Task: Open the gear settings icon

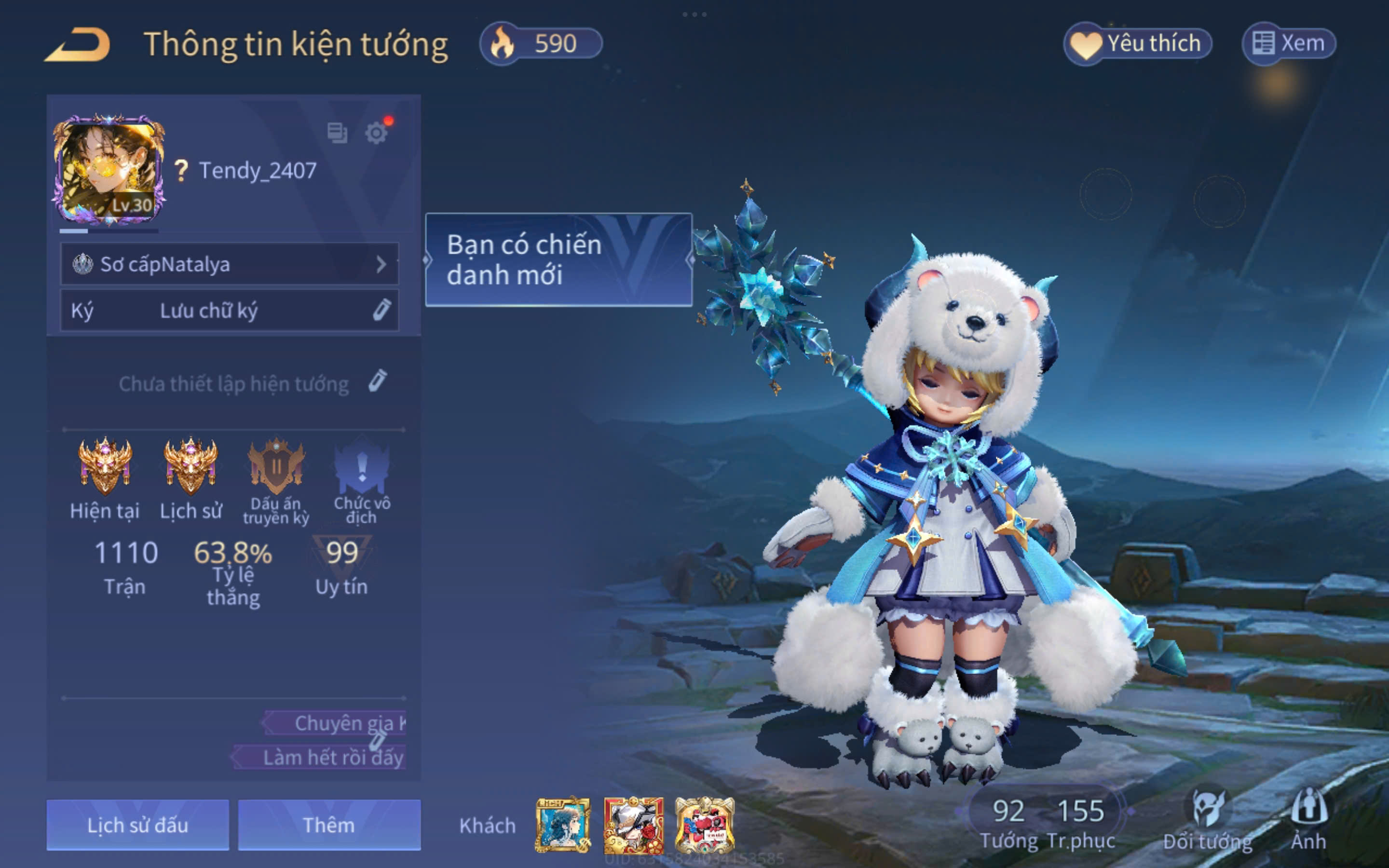Action: 377,133
